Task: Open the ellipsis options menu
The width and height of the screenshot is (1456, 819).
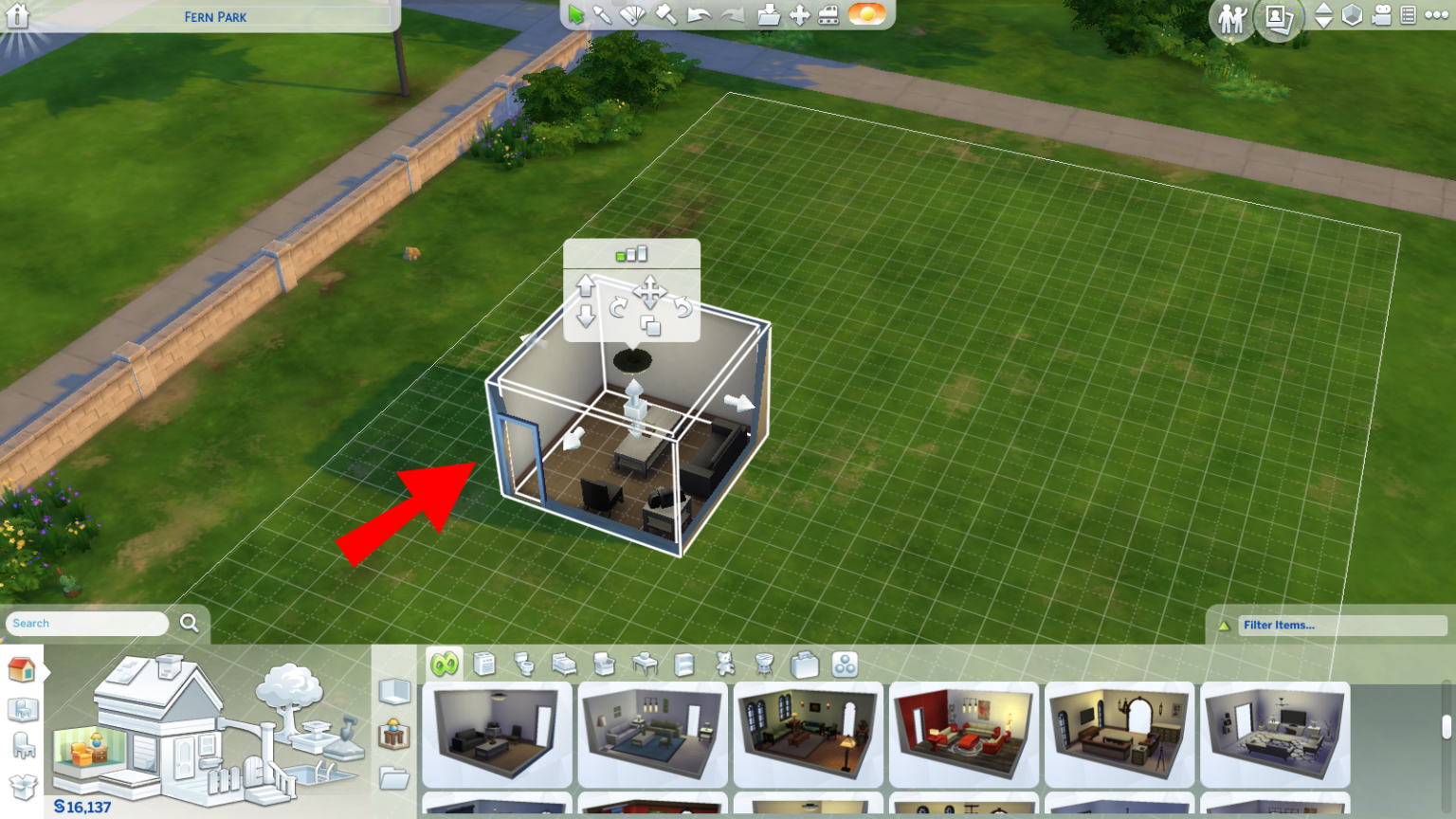Action: click(x=1434, y=15)
